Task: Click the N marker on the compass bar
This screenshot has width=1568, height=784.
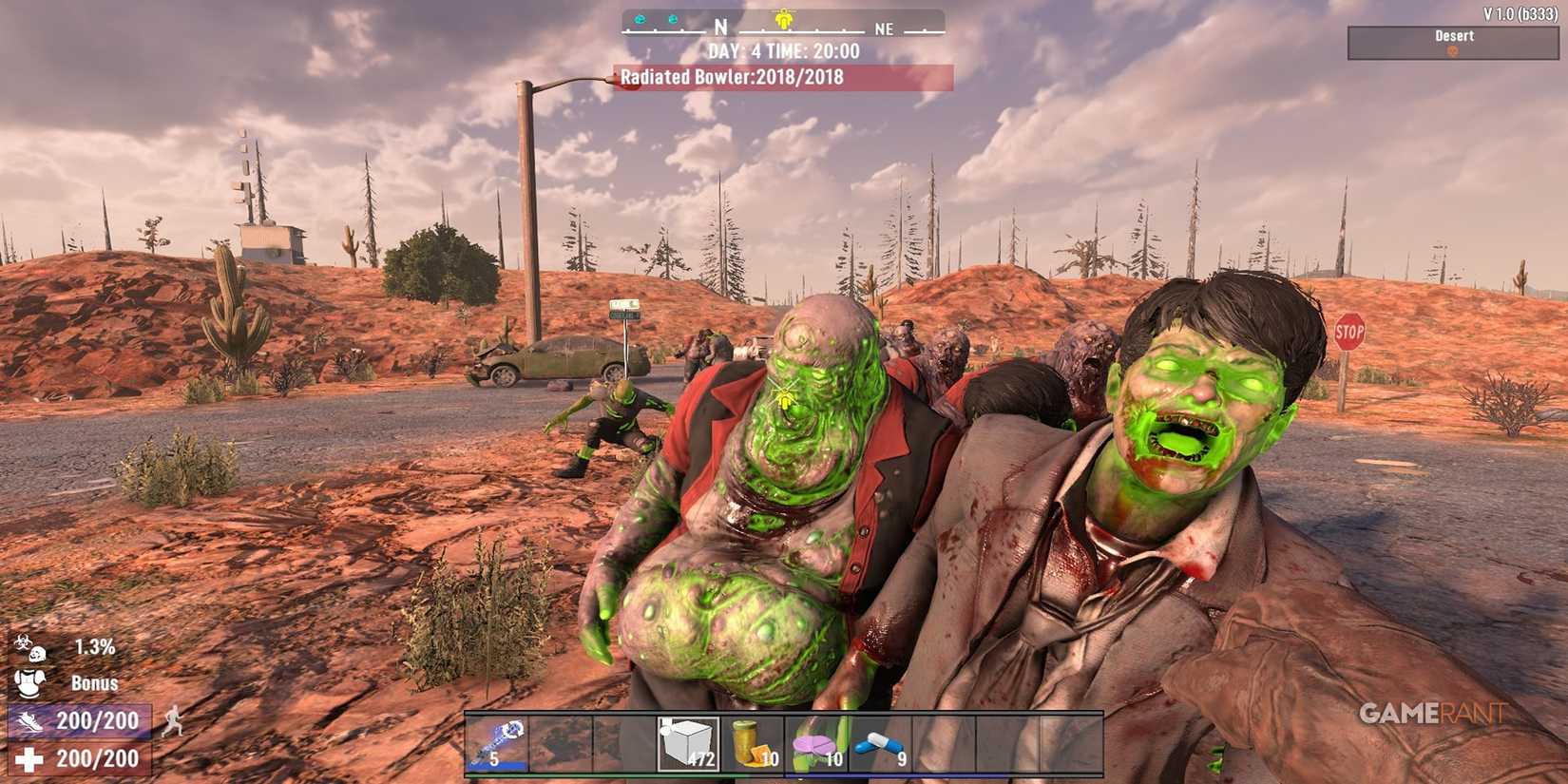Action: click(x=719, y=28)
